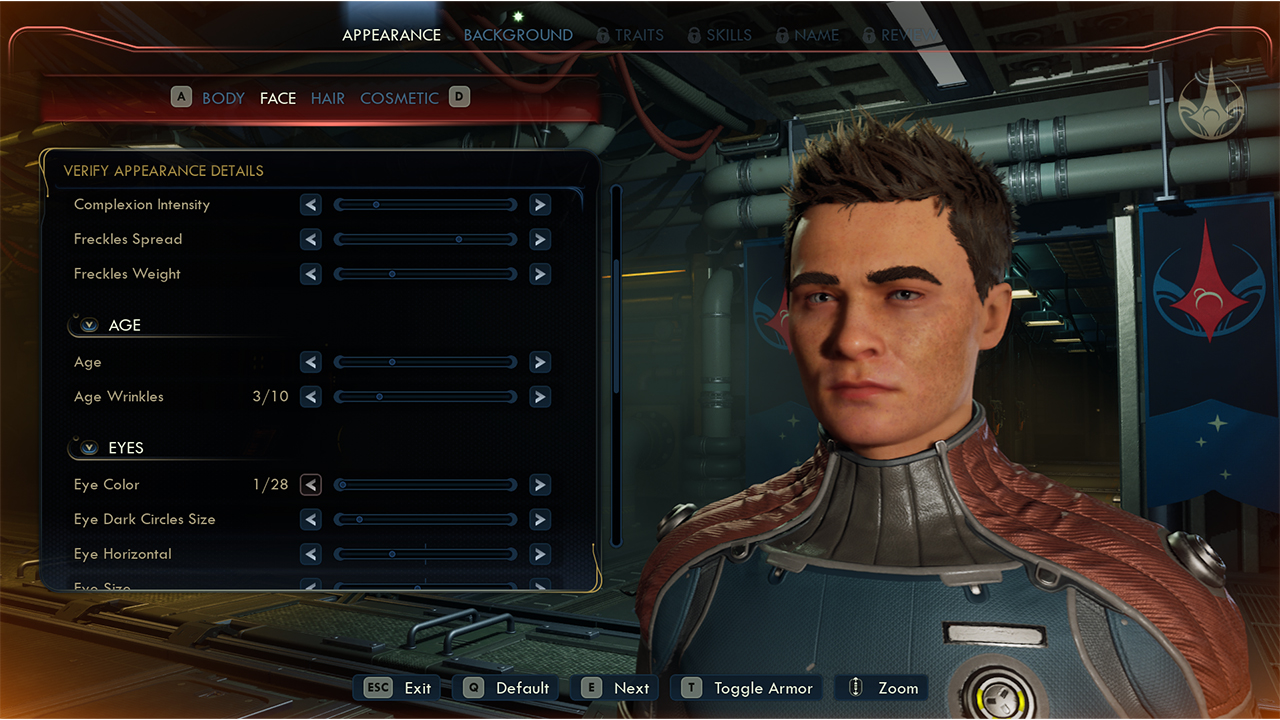Click the Exit button
This screenshot has height=720, width=1280.
399,688
